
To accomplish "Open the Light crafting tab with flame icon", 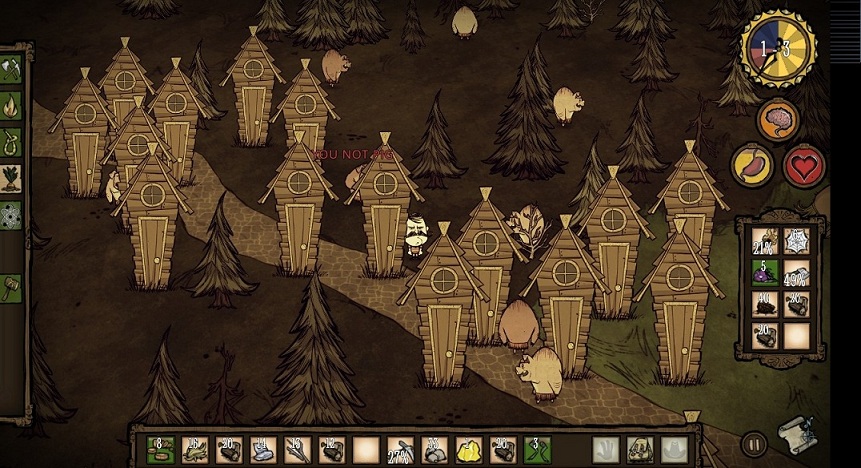I will pyautogui.click(x=12, y=102).
